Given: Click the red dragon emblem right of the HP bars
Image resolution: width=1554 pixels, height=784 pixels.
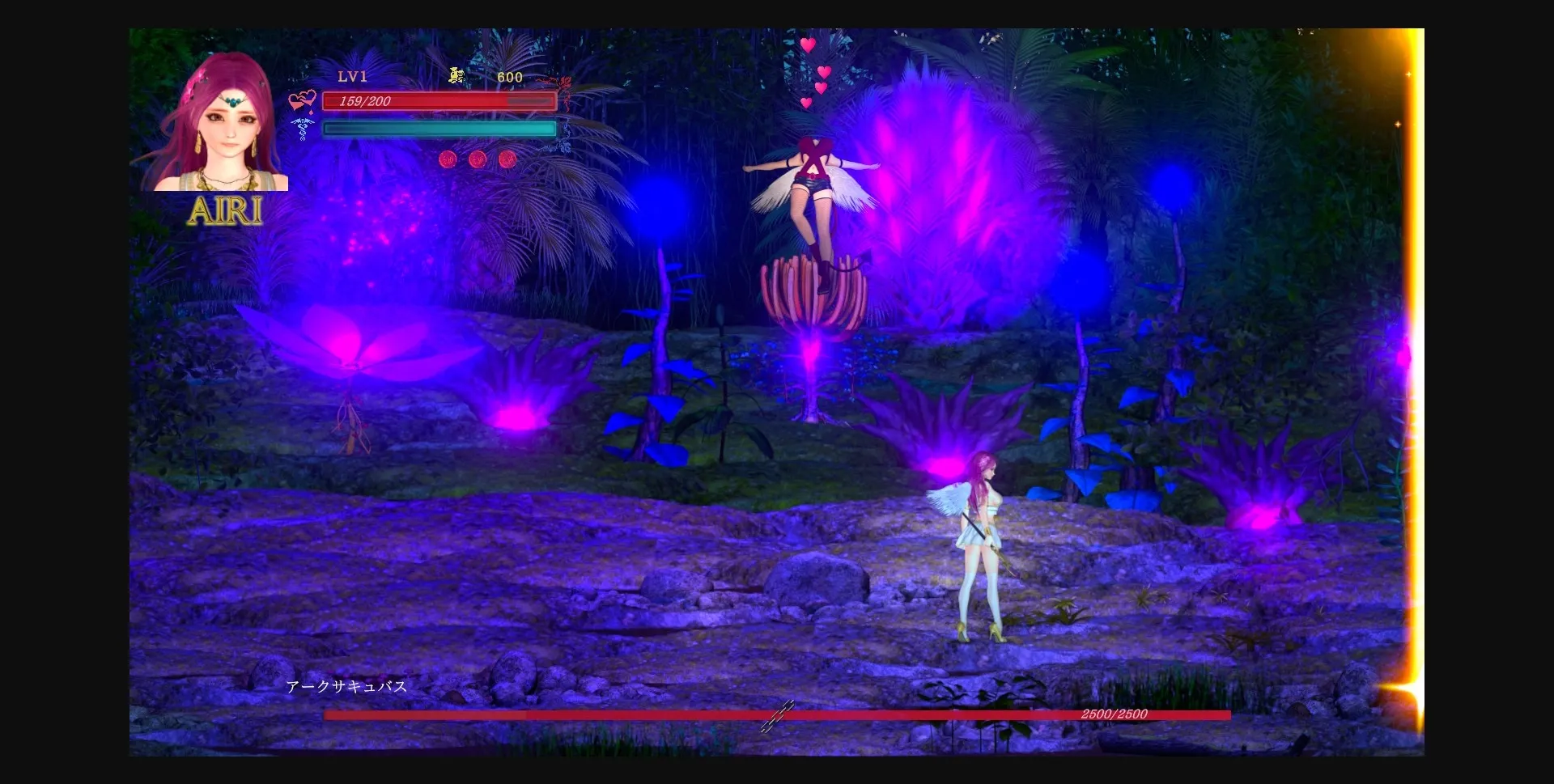Looking at the screenshot, I should pyautogui.click(x=567, y=85).
